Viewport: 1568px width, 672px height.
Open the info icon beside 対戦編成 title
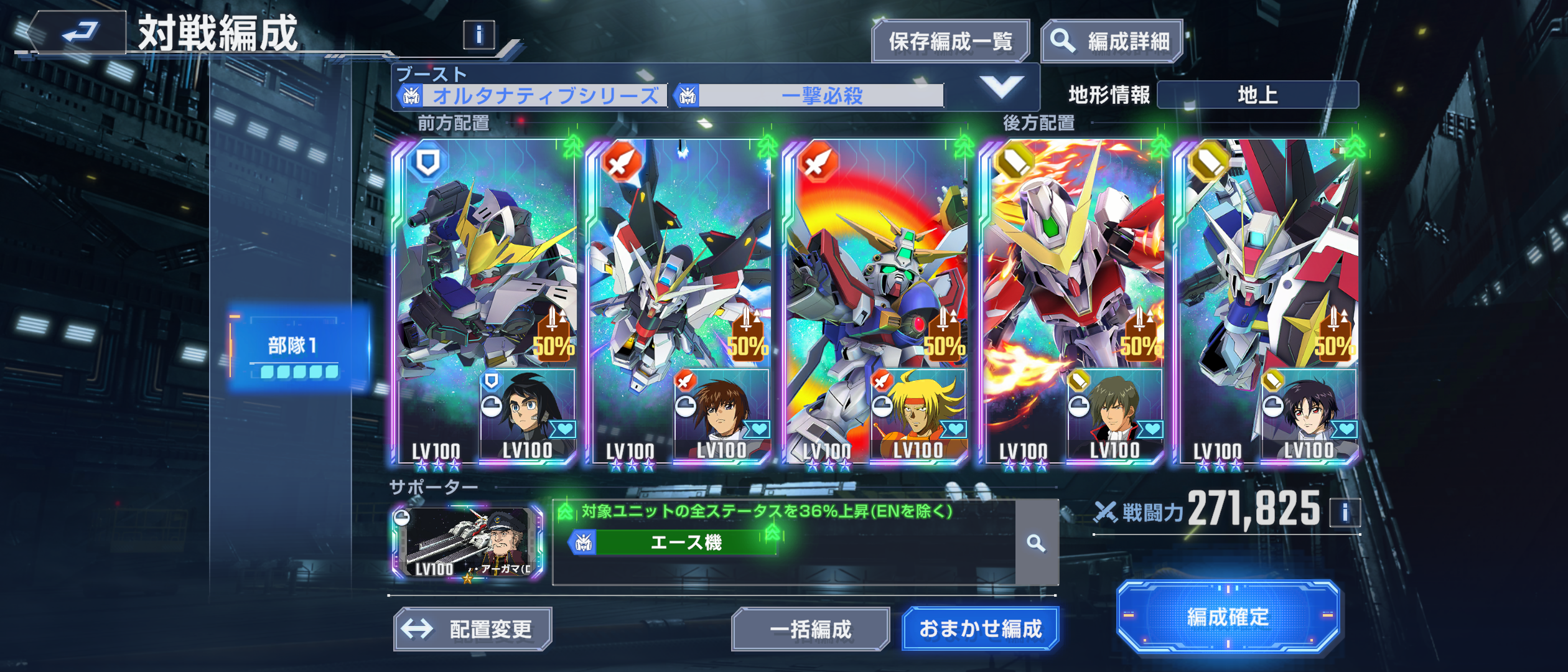click(478, 35)
